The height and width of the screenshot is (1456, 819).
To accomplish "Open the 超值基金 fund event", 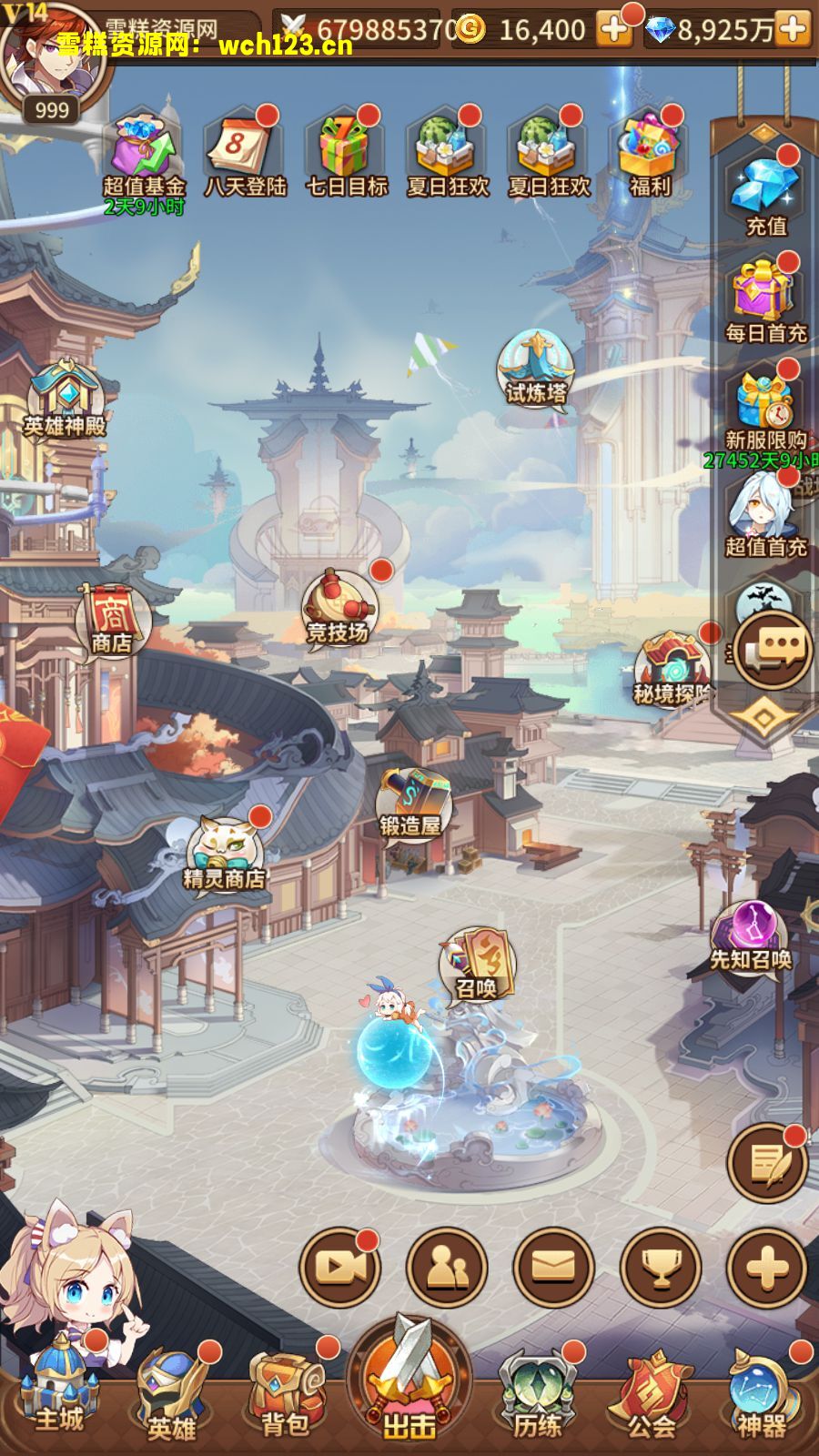I will click(x=143, y=150).
